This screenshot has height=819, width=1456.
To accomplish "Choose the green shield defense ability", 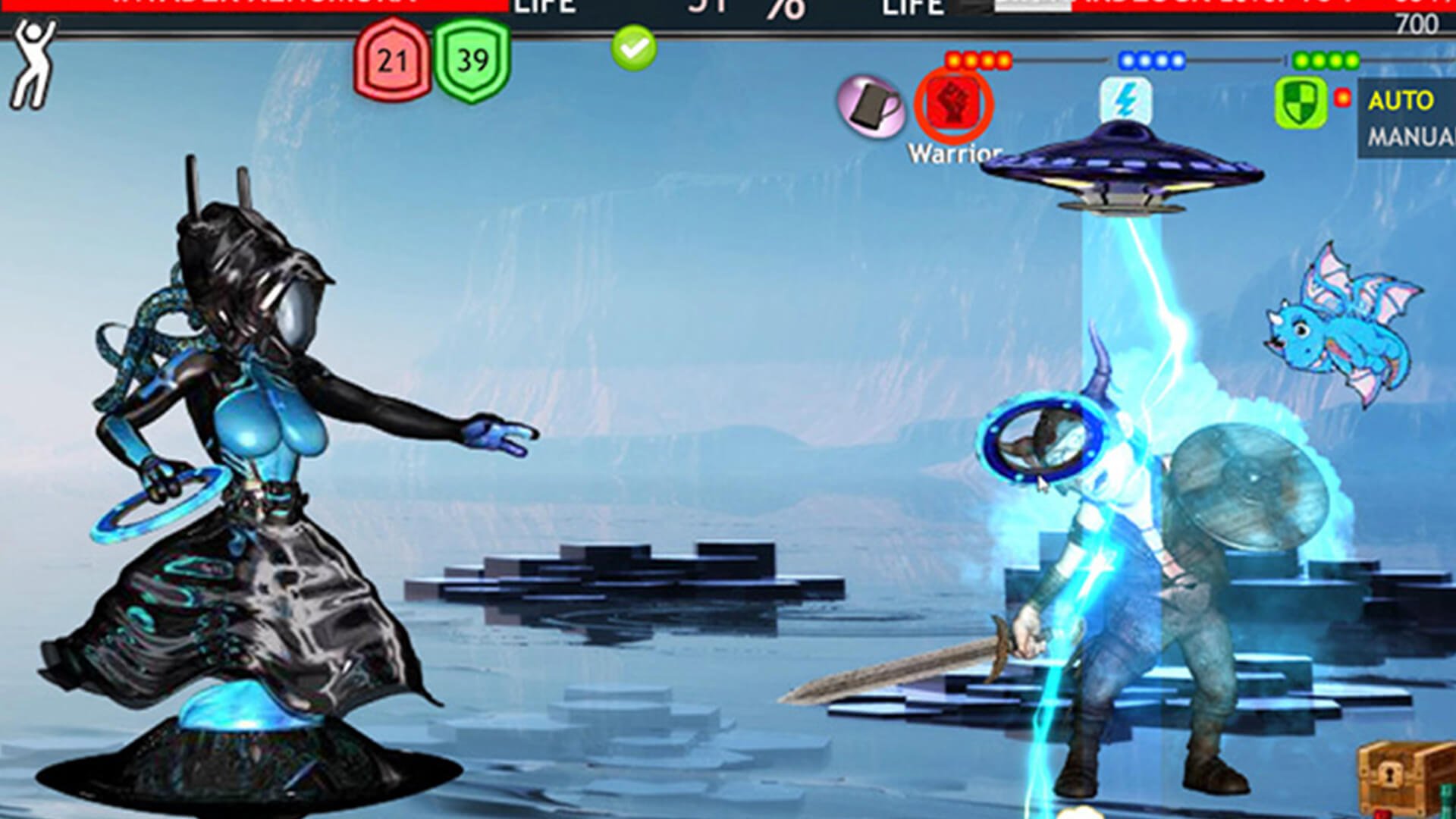I will pos(1300,103).
